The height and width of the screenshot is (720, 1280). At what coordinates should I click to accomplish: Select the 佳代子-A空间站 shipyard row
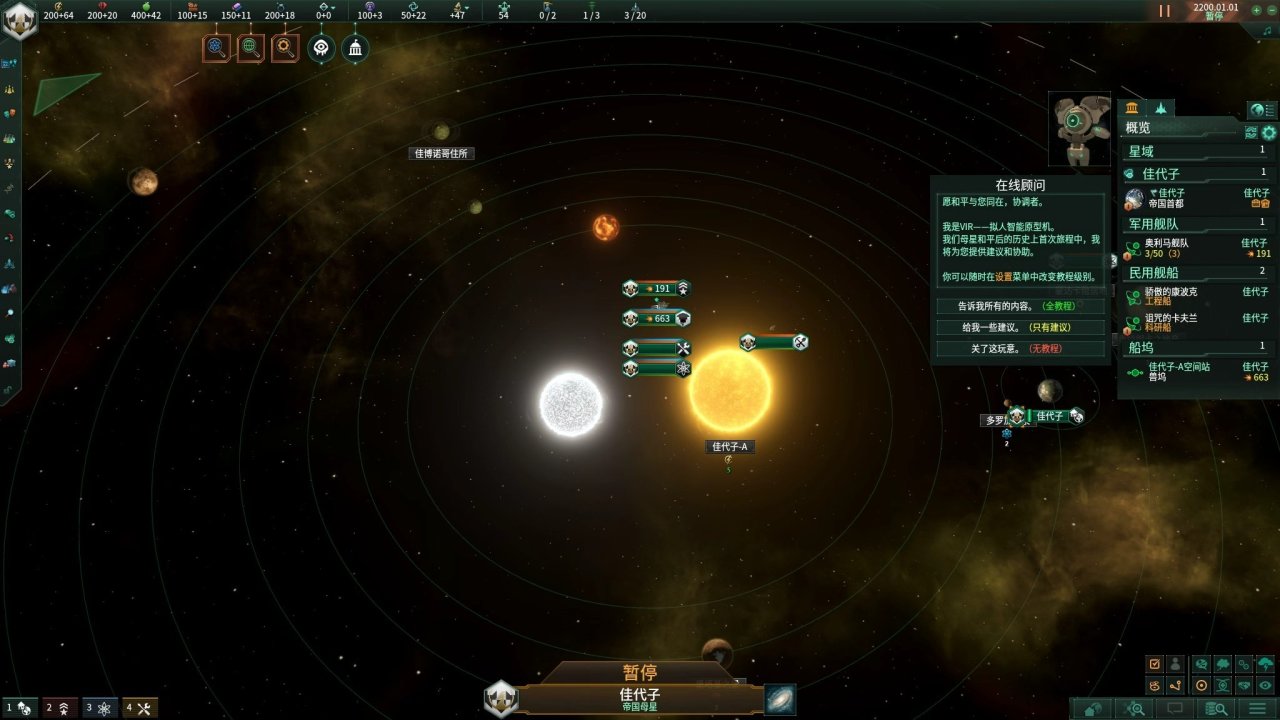pos(1197,371)
